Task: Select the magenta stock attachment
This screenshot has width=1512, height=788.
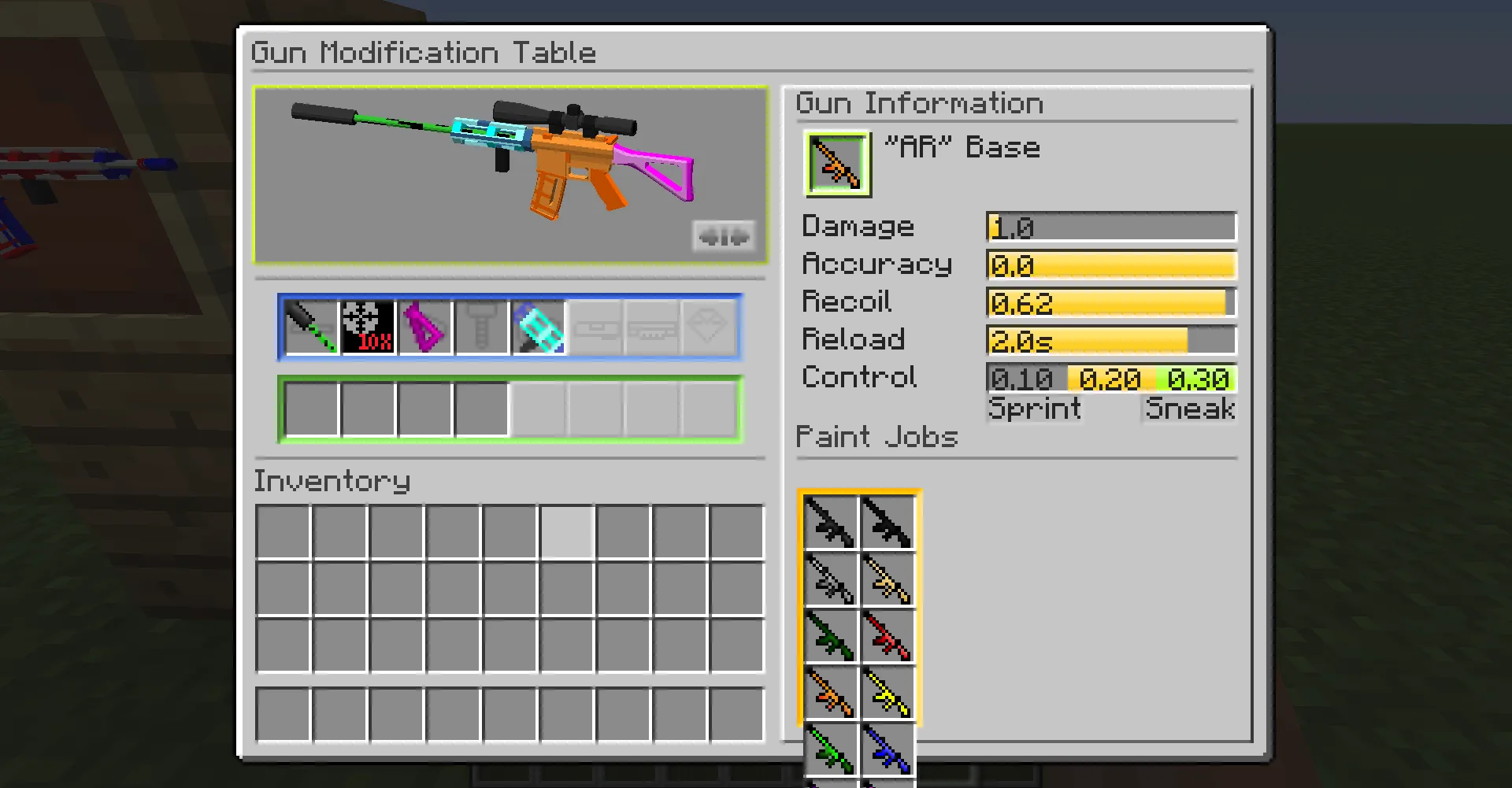Action: click(425, 327)
